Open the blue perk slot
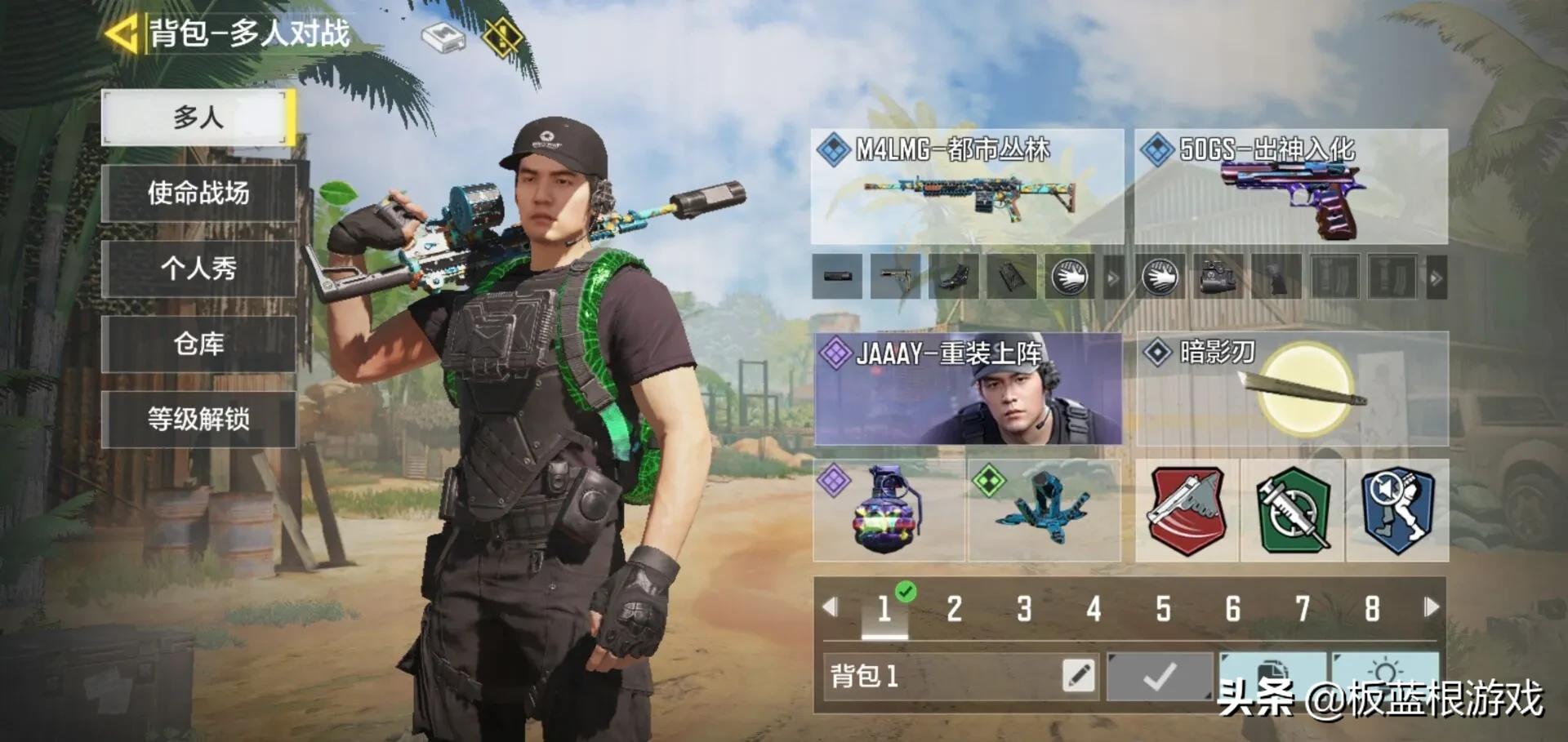1568x742 pixels. pos(1396,510)
